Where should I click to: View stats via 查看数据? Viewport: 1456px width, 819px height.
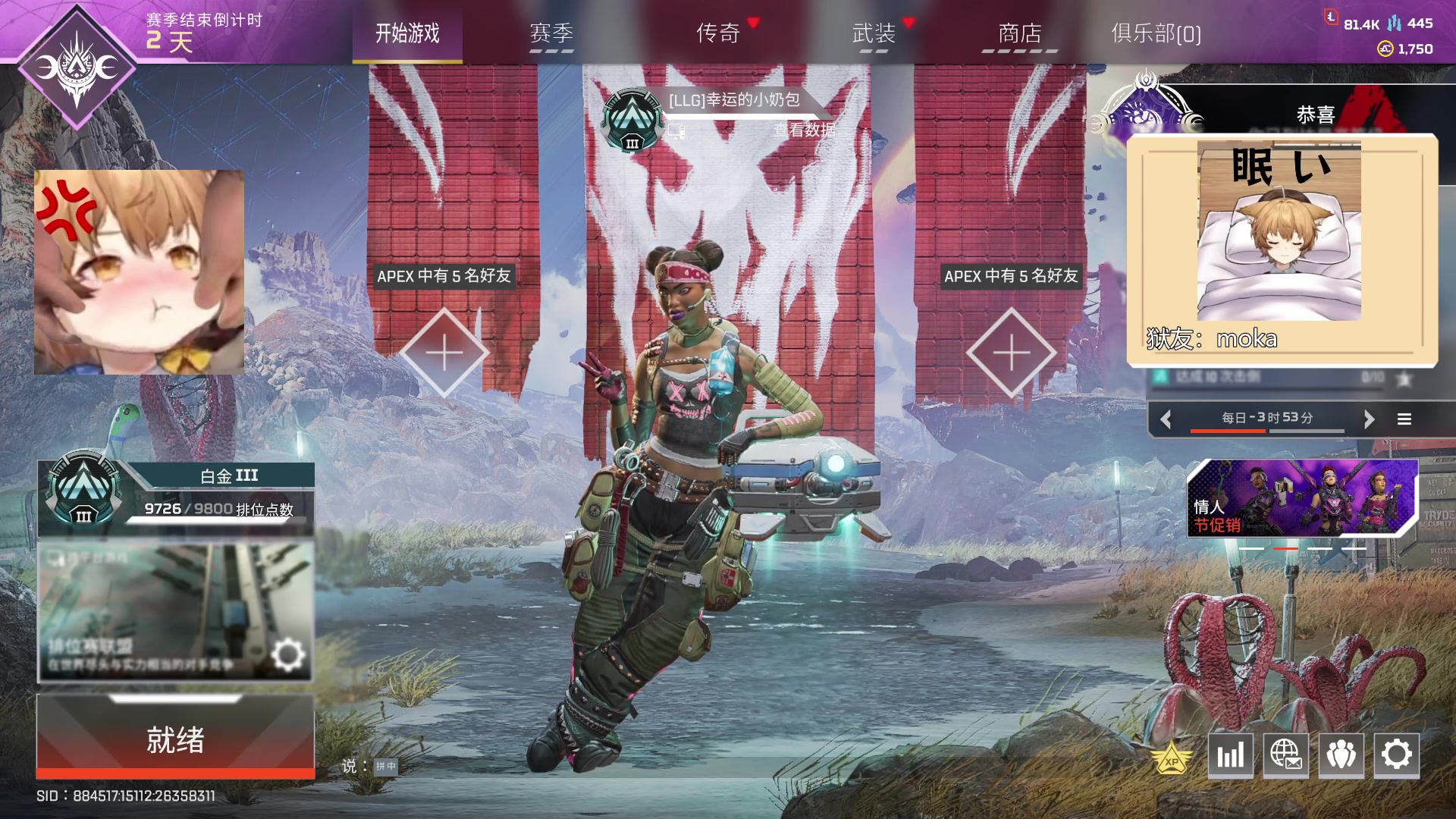pyautogui.click(x=804, y=130)
